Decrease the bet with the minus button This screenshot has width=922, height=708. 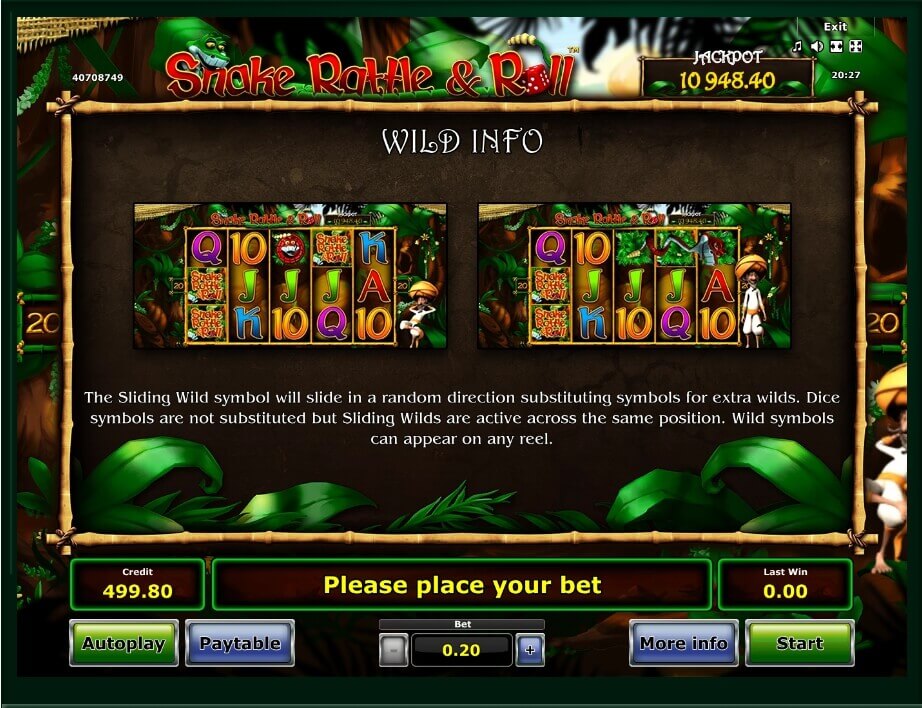[x=393, y=651]
